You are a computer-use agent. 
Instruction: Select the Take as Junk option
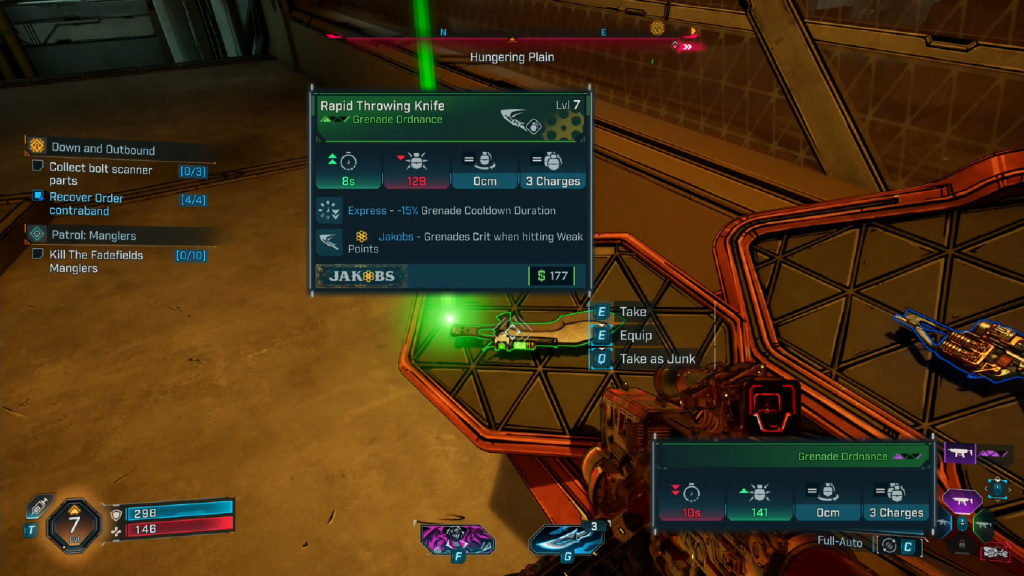point(656,359)
